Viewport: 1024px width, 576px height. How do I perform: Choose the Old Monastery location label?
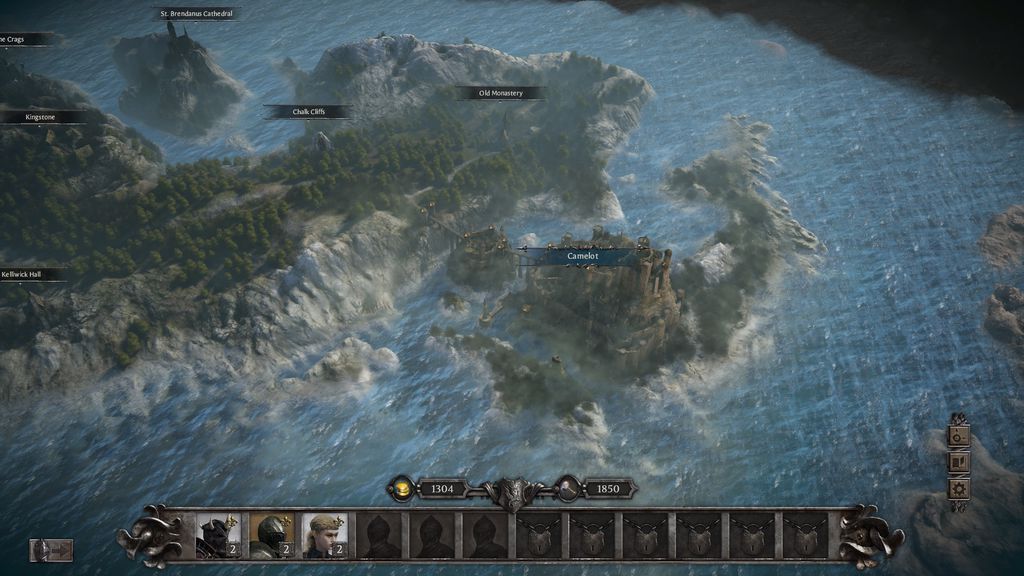501,93
